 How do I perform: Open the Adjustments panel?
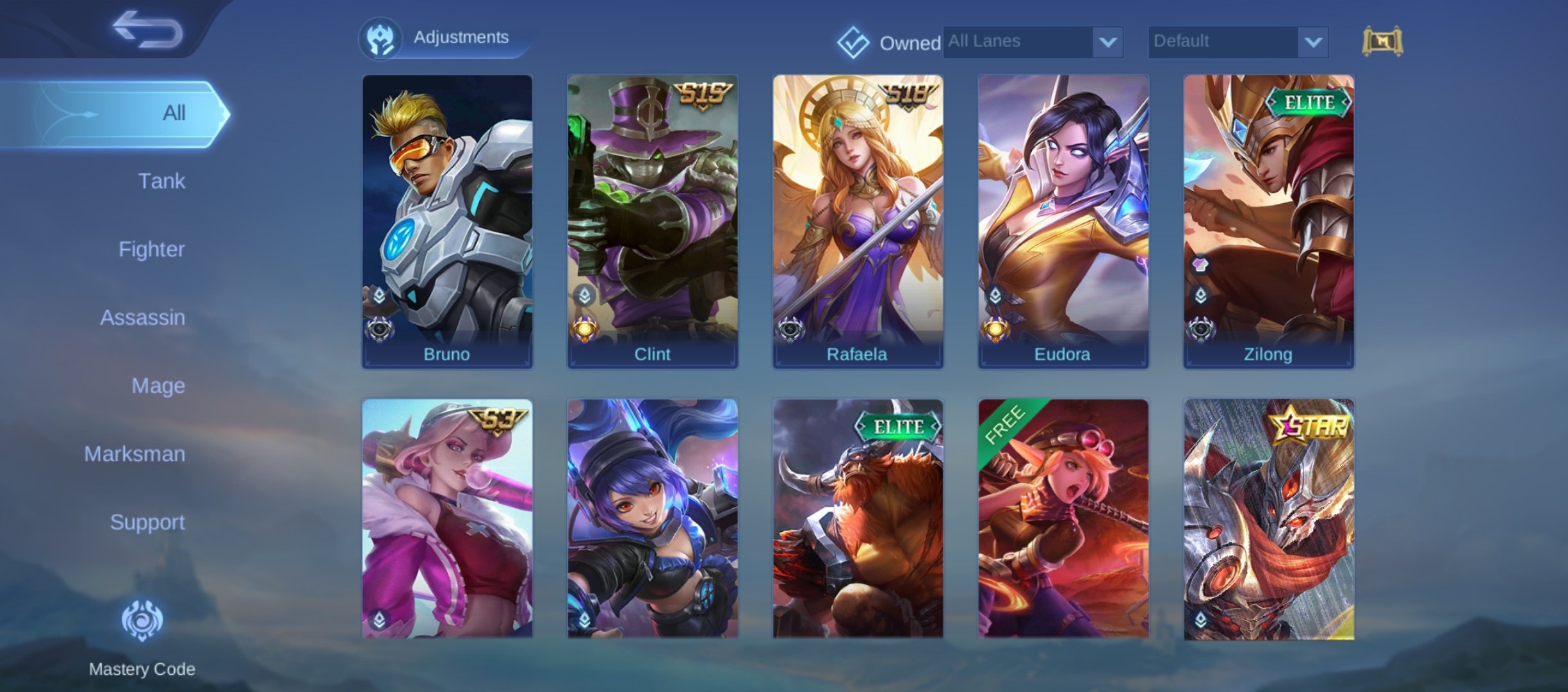[x=443, y=38]
